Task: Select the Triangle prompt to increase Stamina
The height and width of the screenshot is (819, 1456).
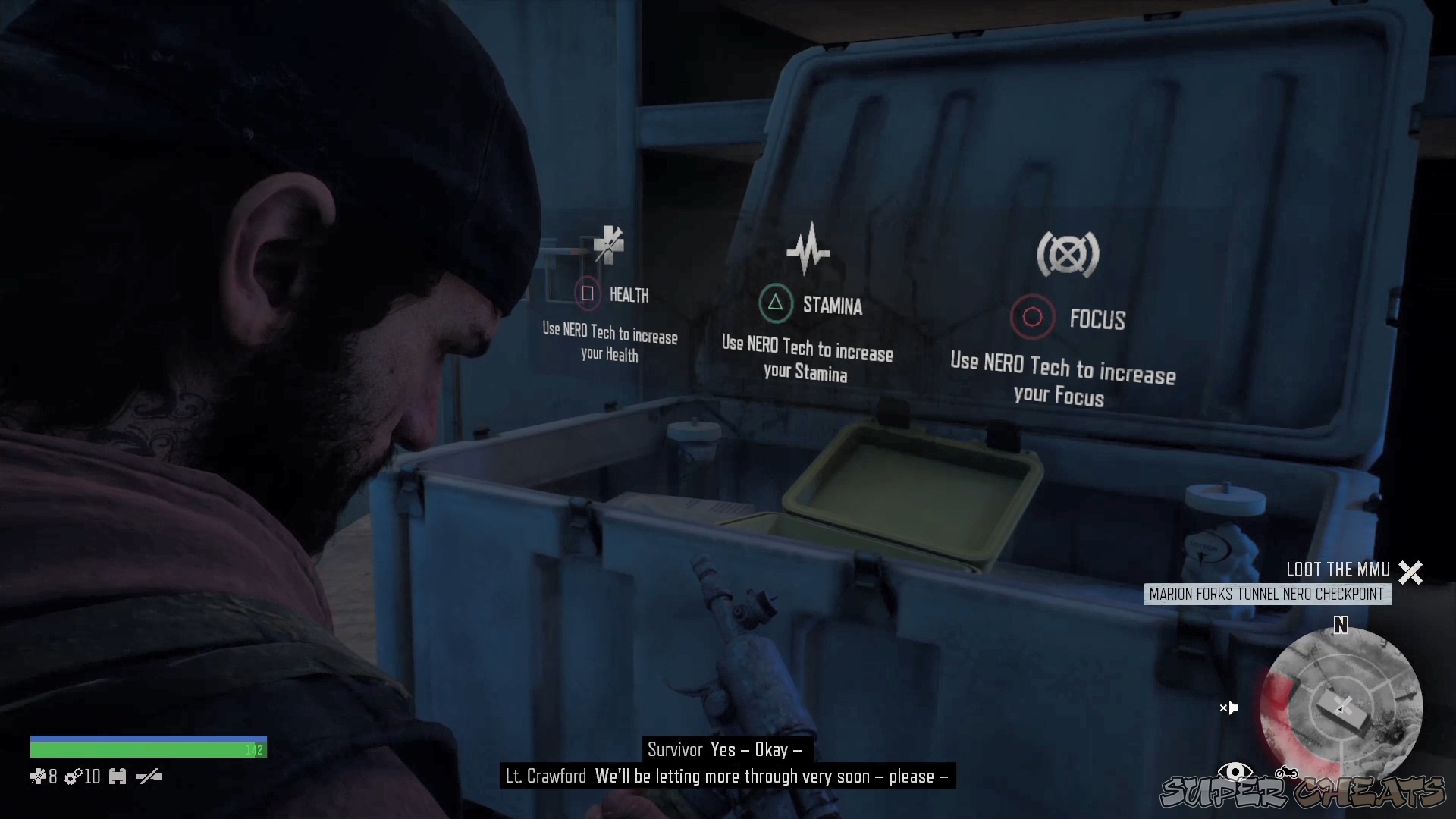Action: coord(776,303)
